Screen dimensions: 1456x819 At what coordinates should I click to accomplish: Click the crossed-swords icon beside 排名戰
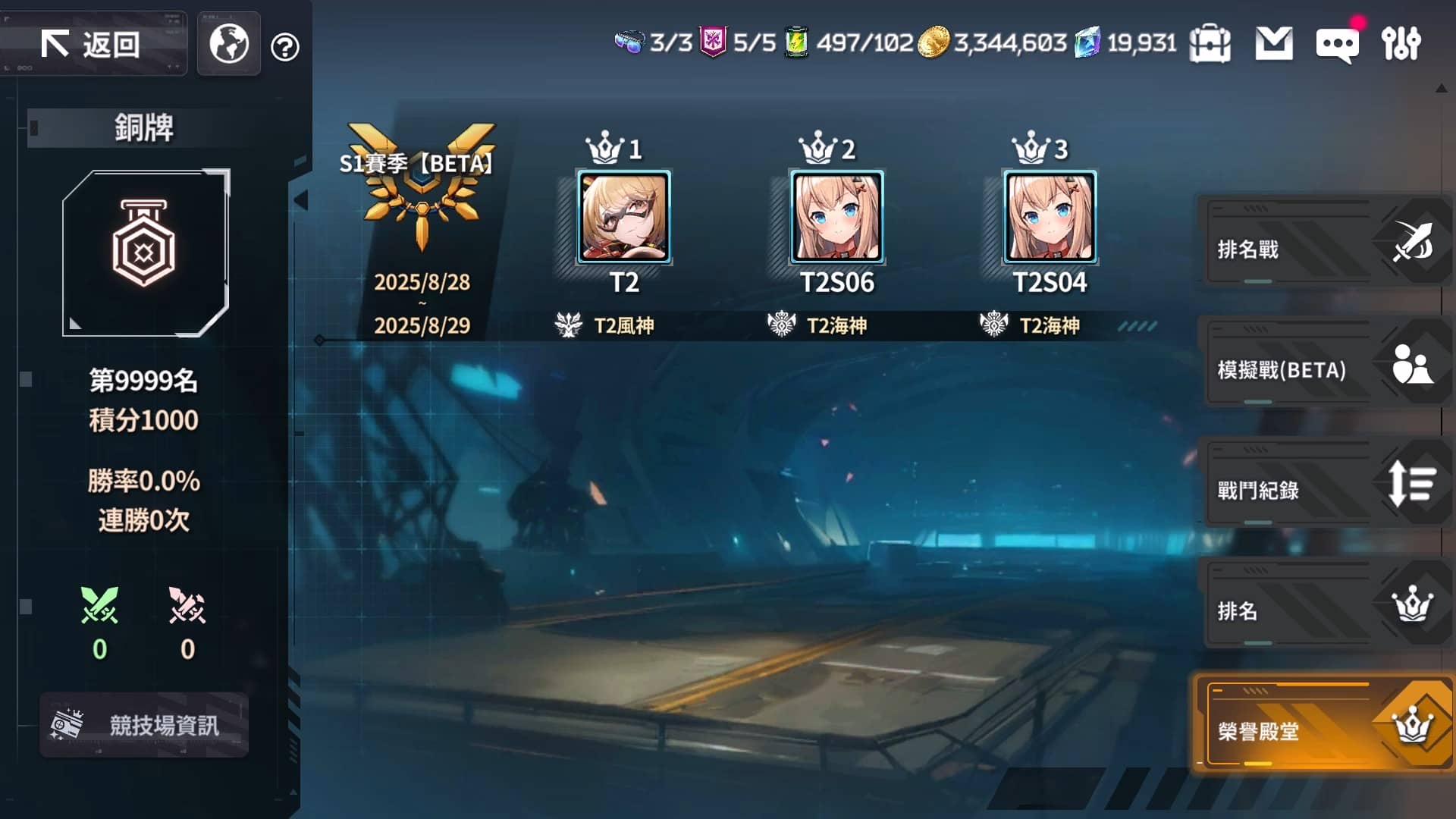1410,241
